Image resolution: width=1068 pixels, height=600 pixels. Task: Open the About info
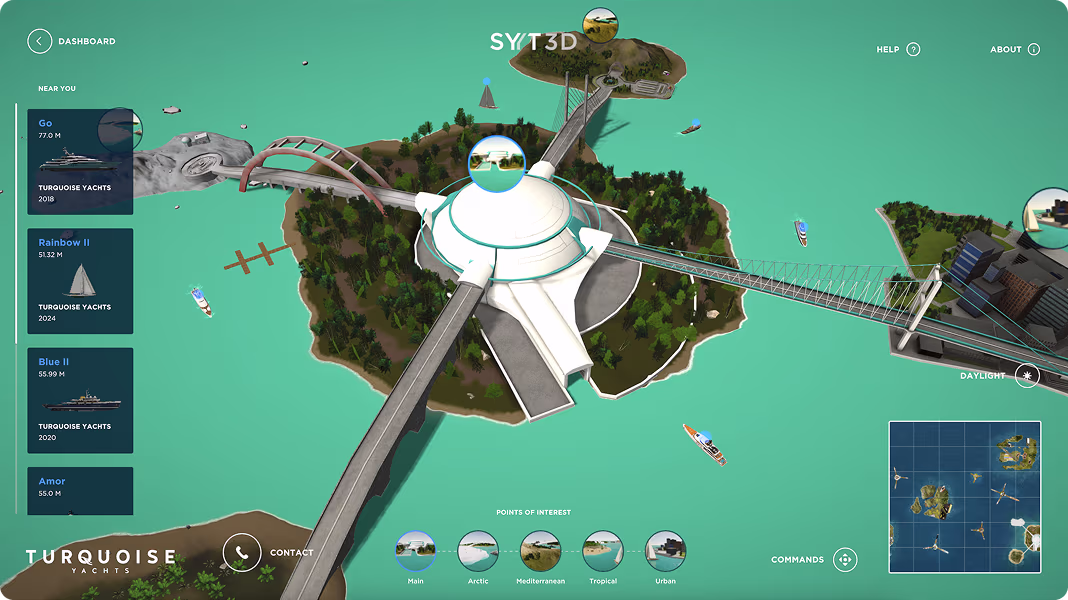click(x=1033, y=49)
